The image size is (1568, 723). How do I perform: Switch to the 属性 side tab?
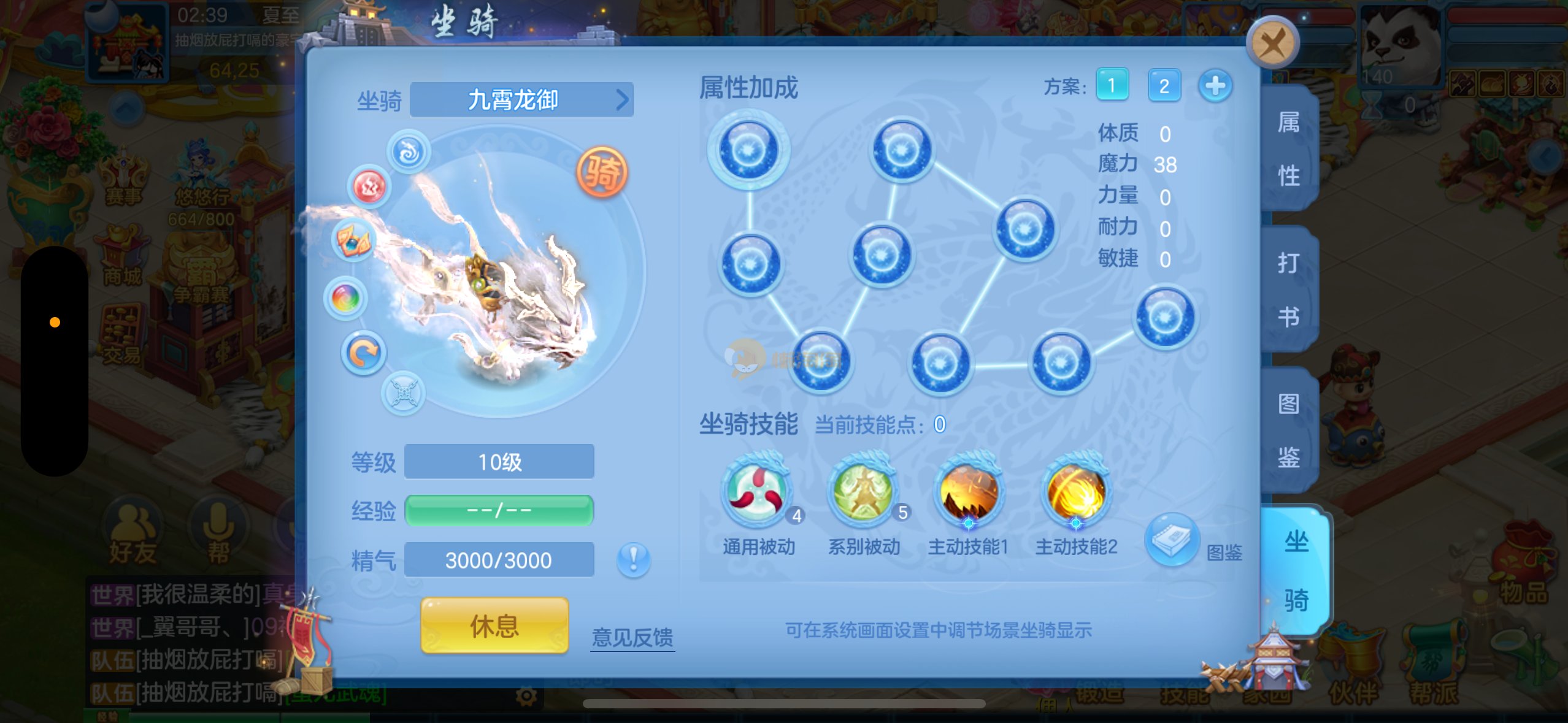(1289, 149)
